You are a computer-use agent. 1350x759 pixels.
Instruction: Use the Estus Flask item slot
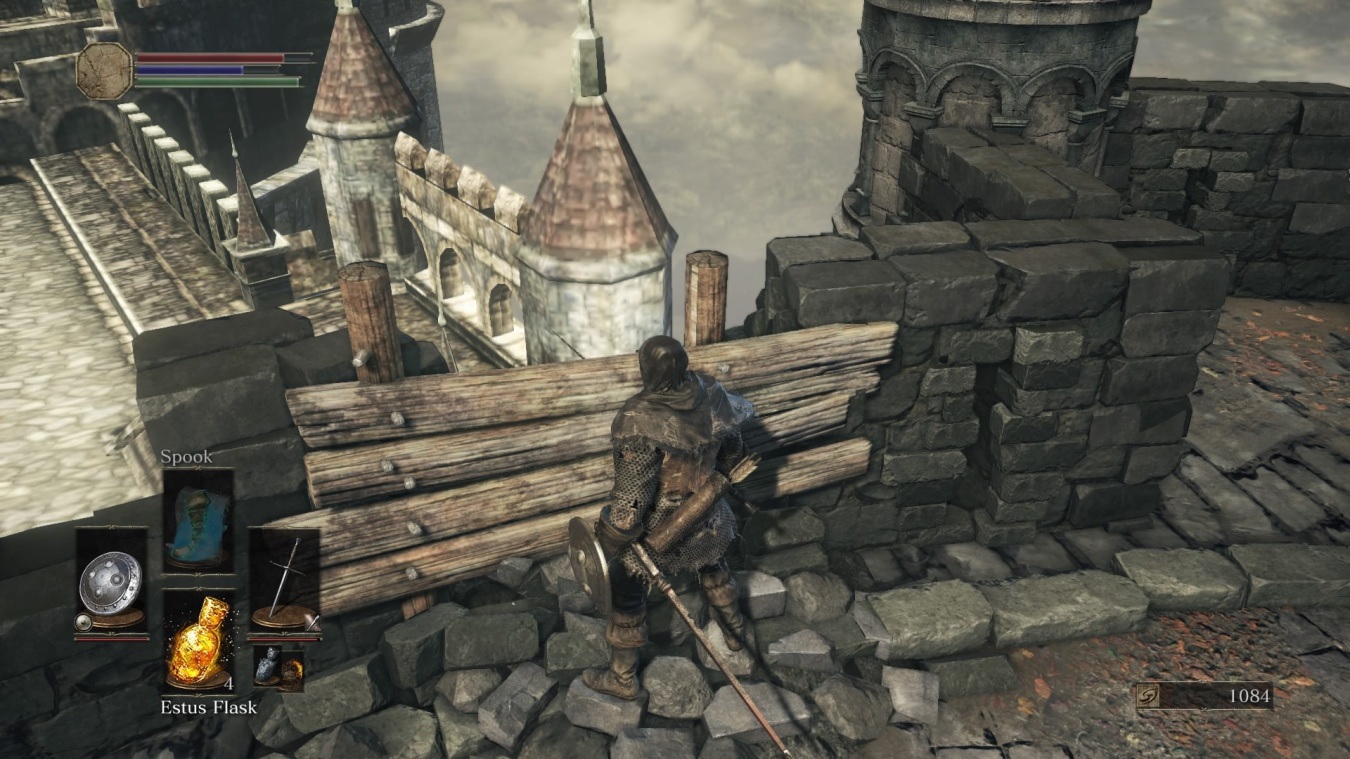(198, 641)
